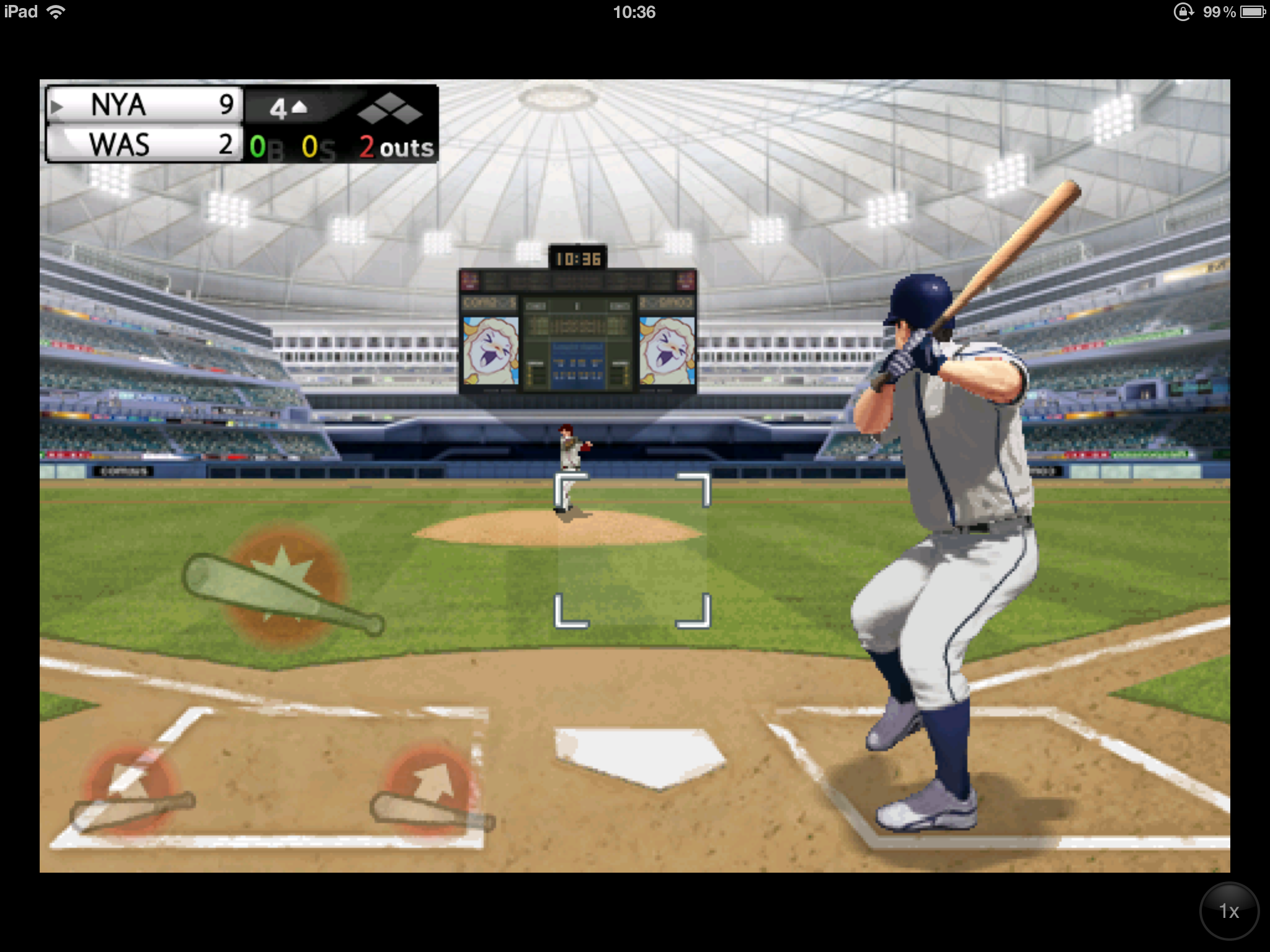The width and height of the screenshot is (1270, 952).
Task: Tap the up-arrow beside the inning number 4
Action: pyautogui.click(x=300, y=105)
